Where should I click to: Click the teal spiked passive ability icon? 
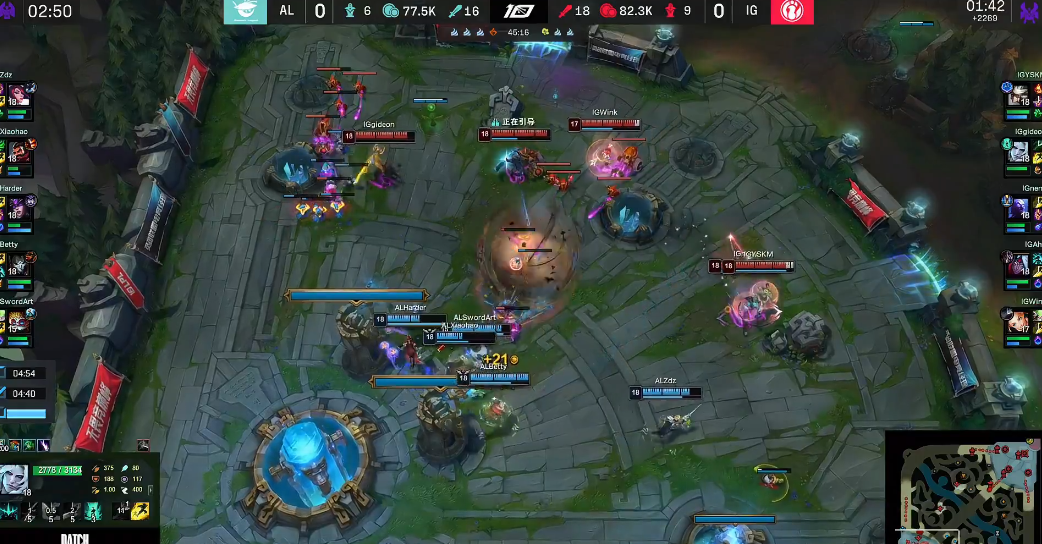click(x=10, y=512)
